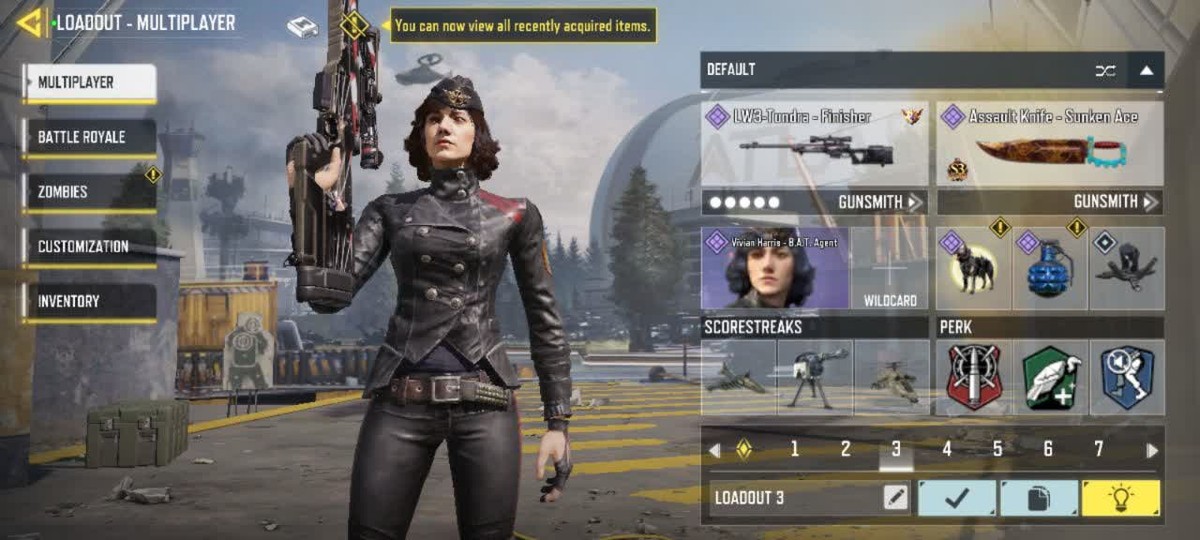The width and height of the screenshot is (1200, 540).
Task: Select the Assault Knife secondary weapon slot
Action: tap(1050, 143)
